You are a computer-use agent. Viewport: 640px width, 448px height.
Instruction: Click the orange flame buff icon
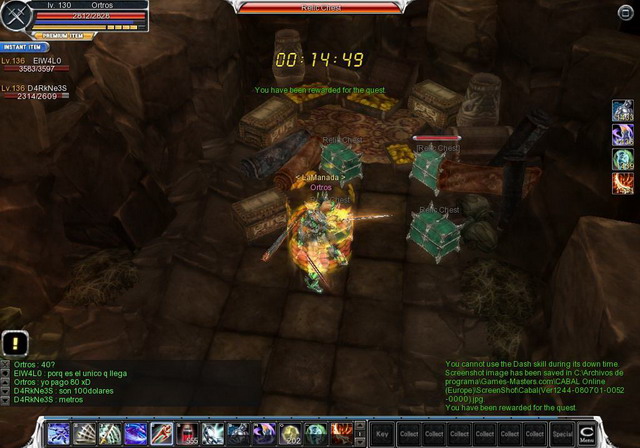(623, 182)
